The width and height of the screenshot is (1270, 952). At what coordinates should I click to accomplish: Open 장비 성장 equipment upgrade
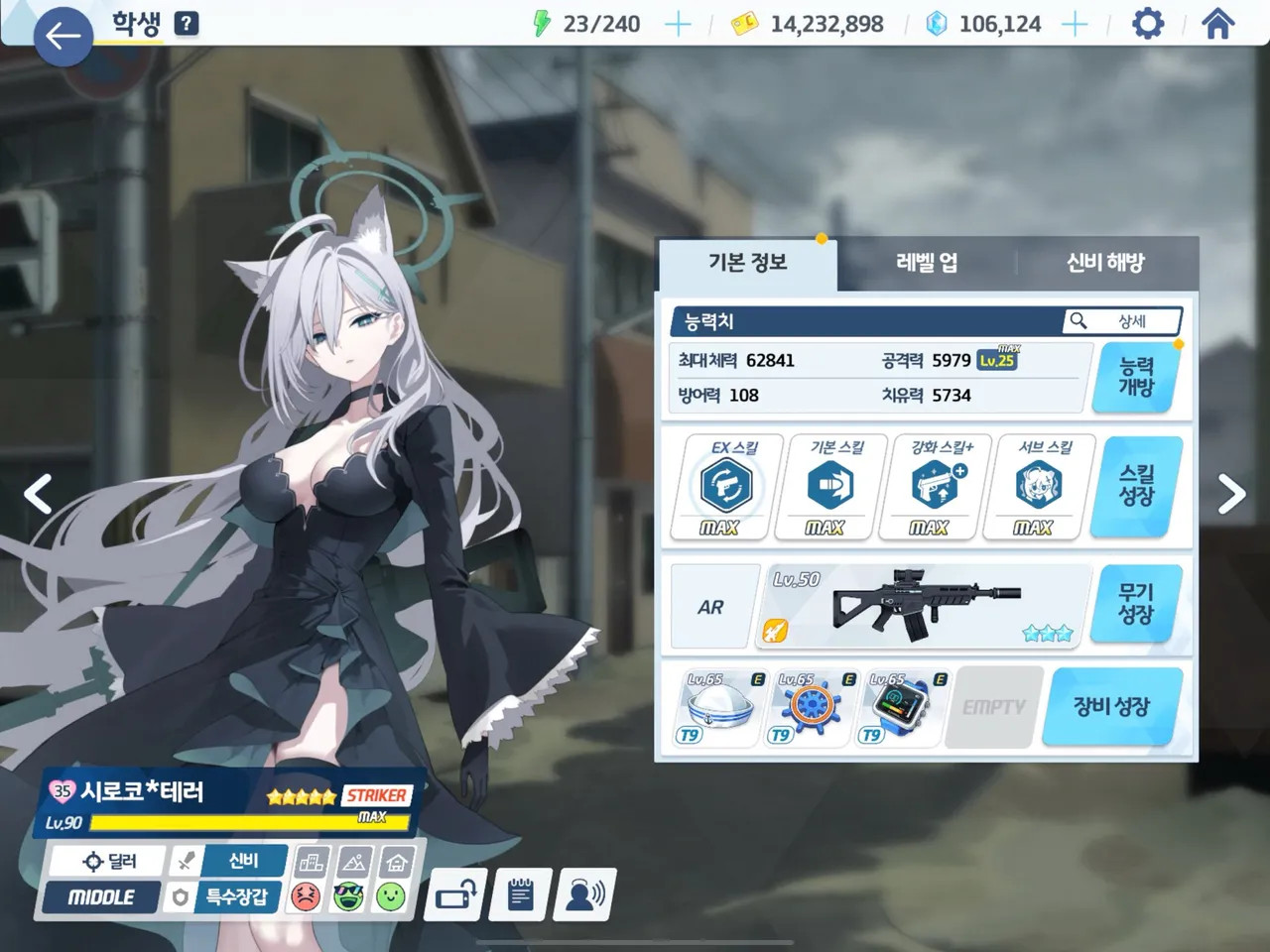1110,707
